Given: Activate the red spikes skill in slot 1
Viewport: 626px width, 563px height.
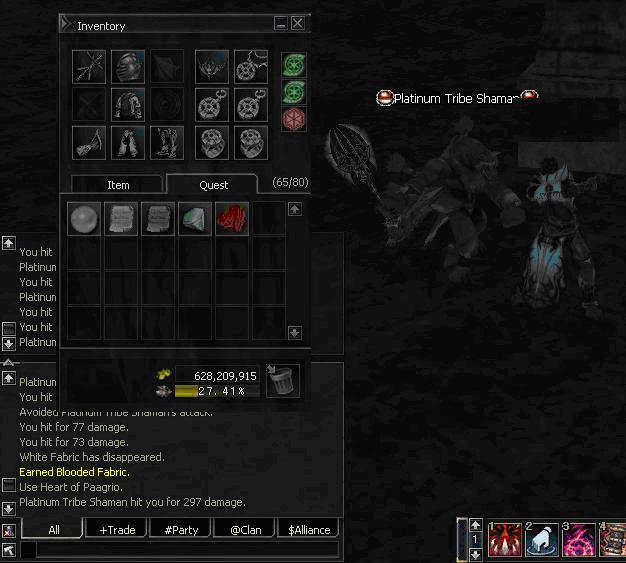Looking at the screenshot, I should tap(503, 540).
